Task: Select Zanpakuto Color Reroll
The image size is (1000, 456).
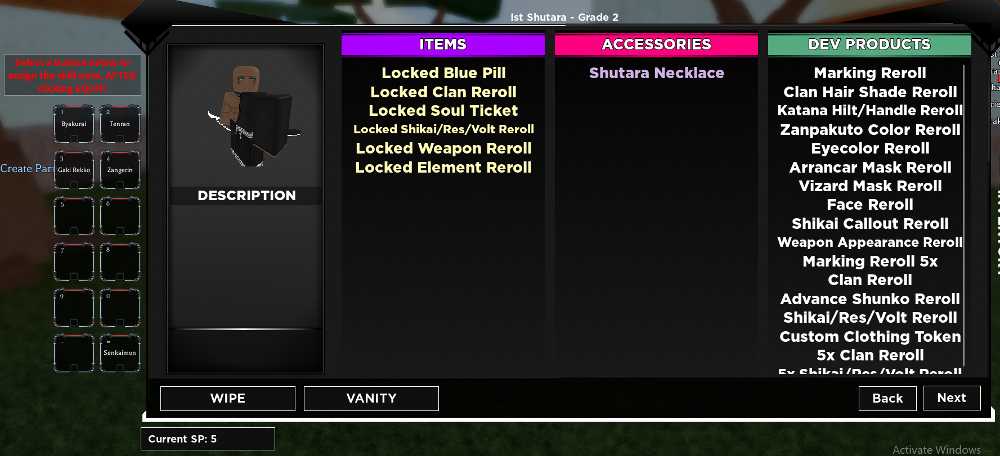Action: (x=870, y=130)
